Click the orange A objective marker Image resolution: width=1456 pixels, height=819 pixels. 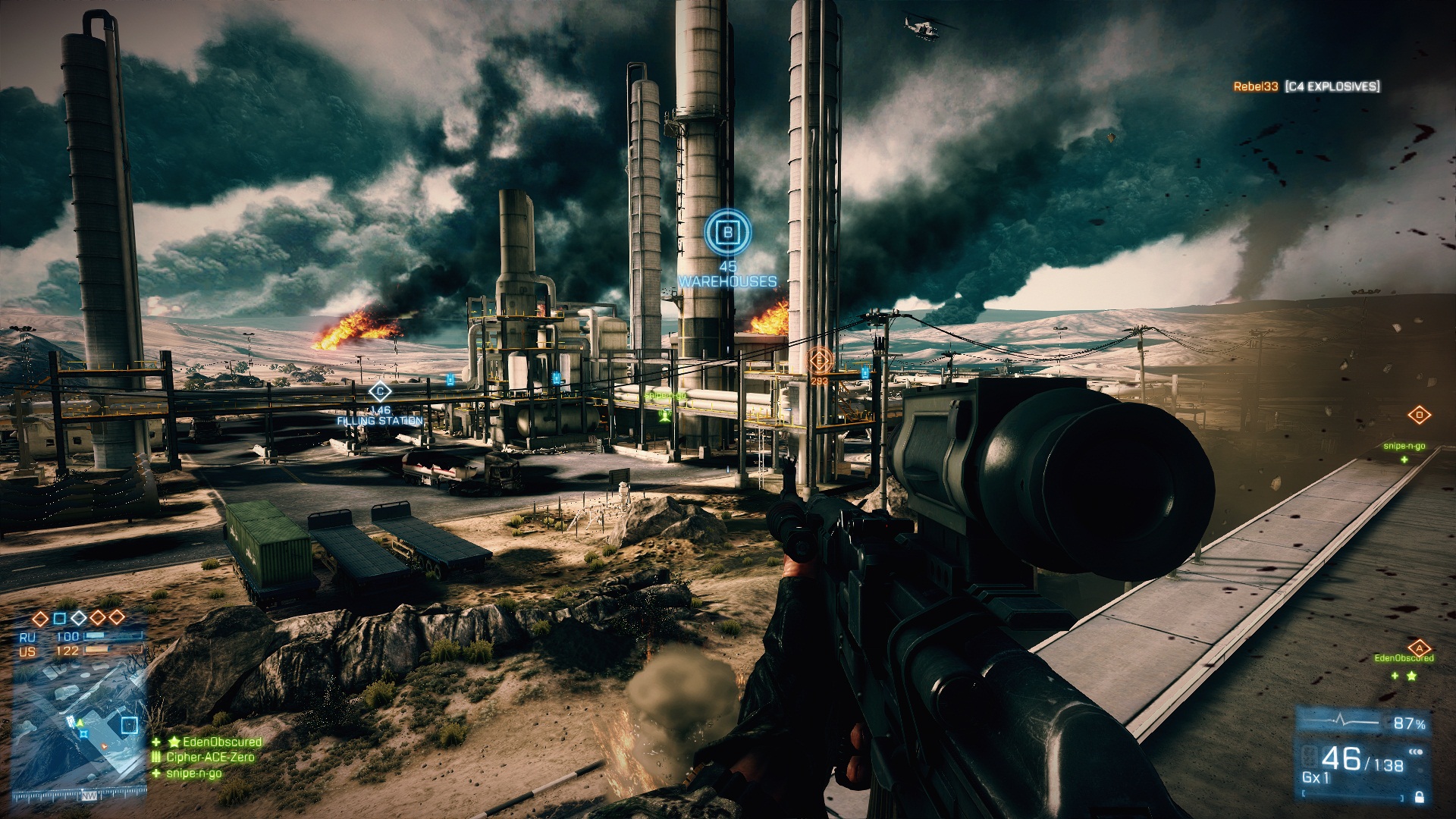1419,648
